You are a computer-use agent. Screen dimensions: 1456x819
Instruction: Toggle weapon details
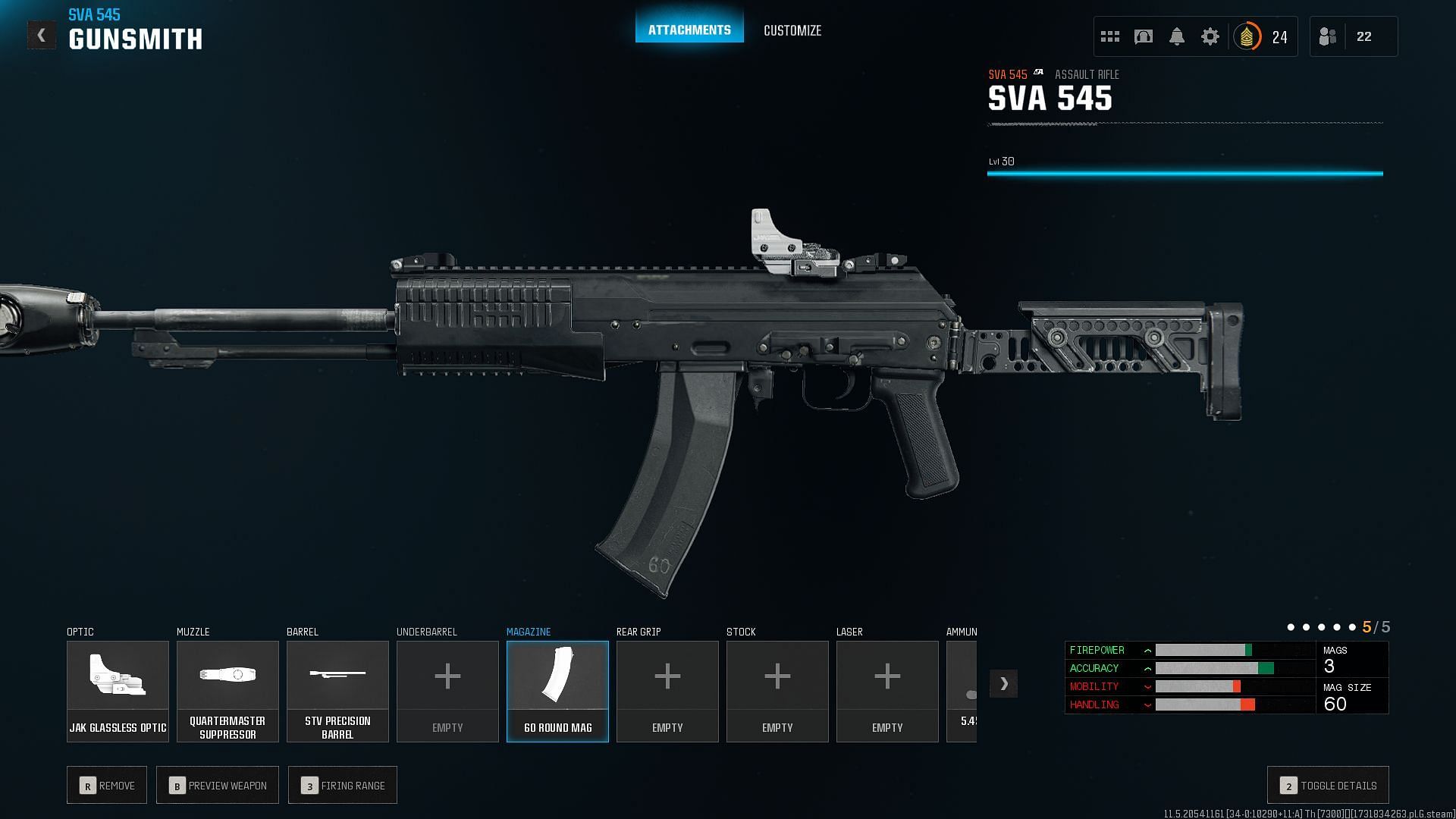pos(1328,786)
